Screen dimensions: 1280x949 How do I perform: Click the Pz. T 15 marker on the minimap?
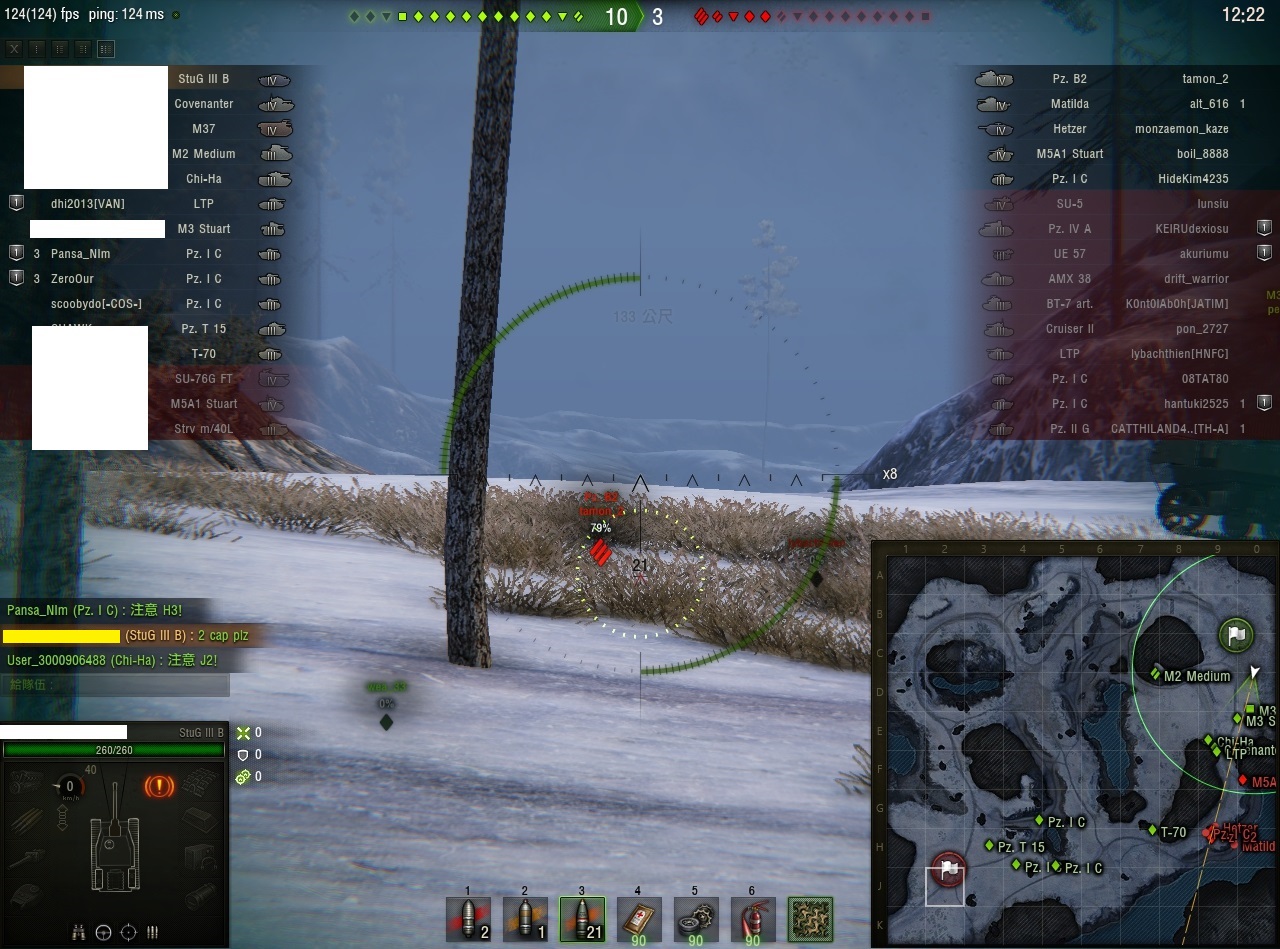[990, 846]
